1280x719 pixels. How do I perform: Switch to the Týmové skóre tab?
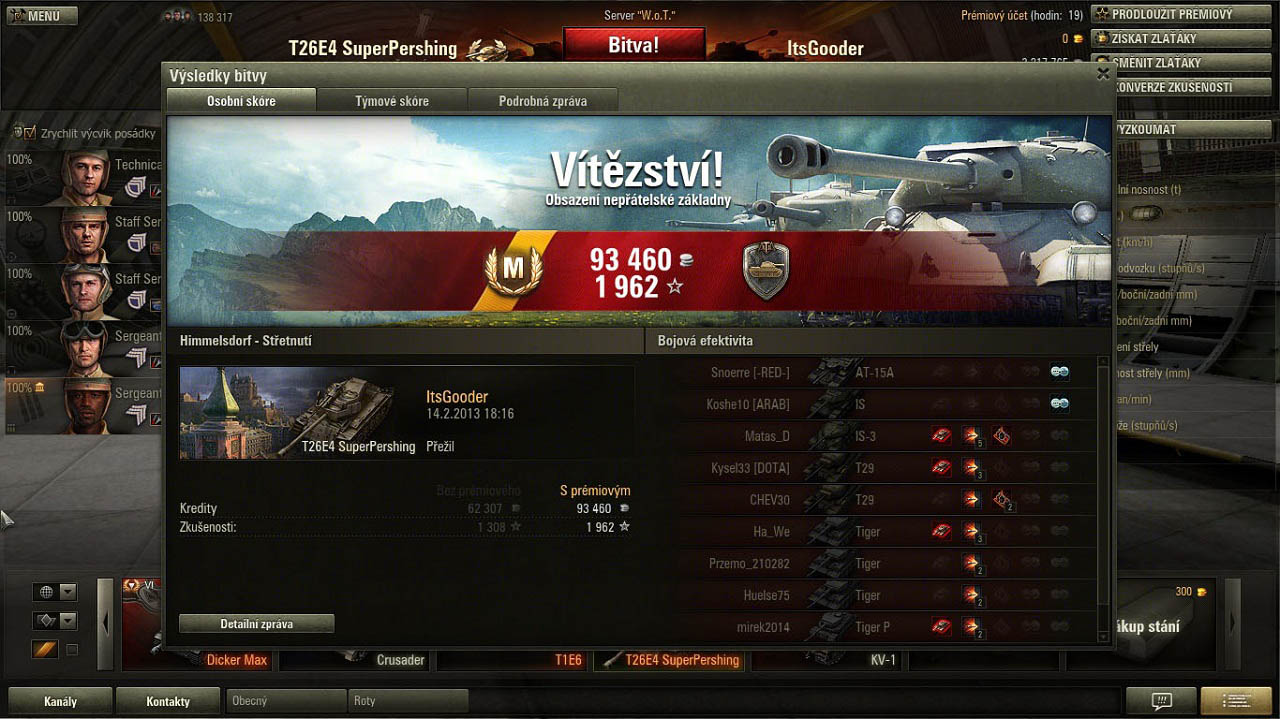[x=392, y=101]
